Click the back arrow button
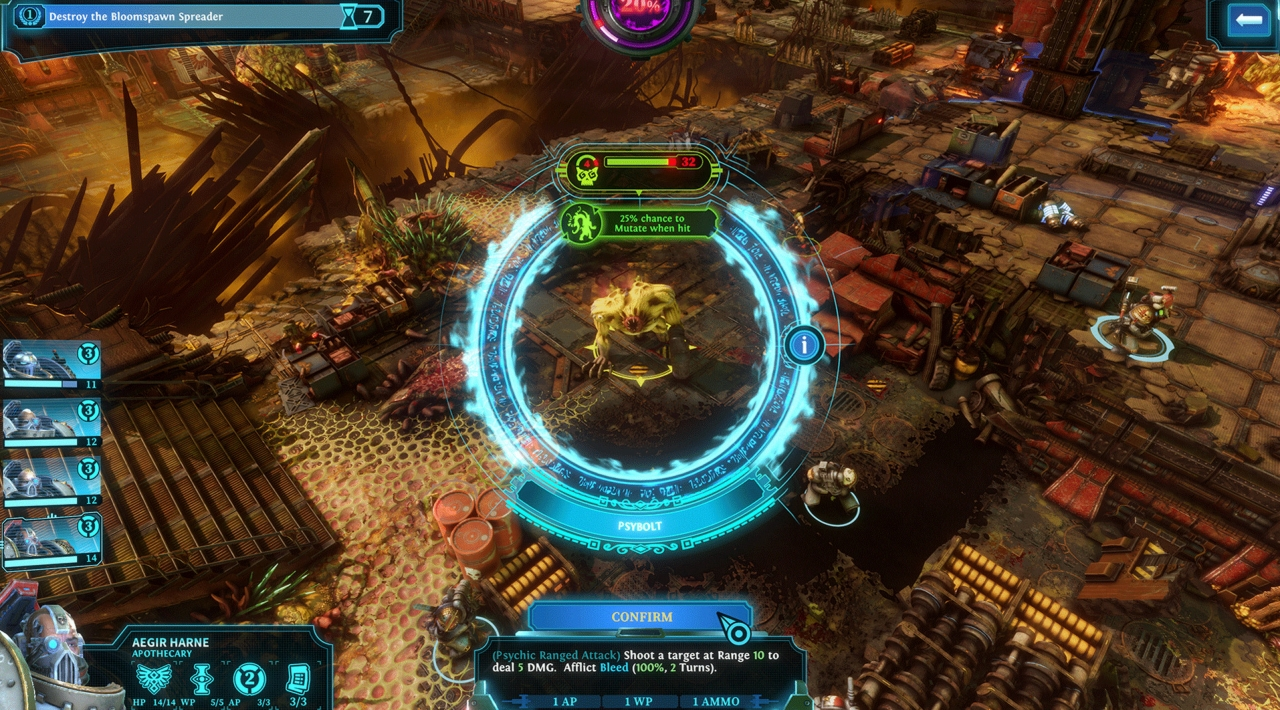 (1247, 20)
